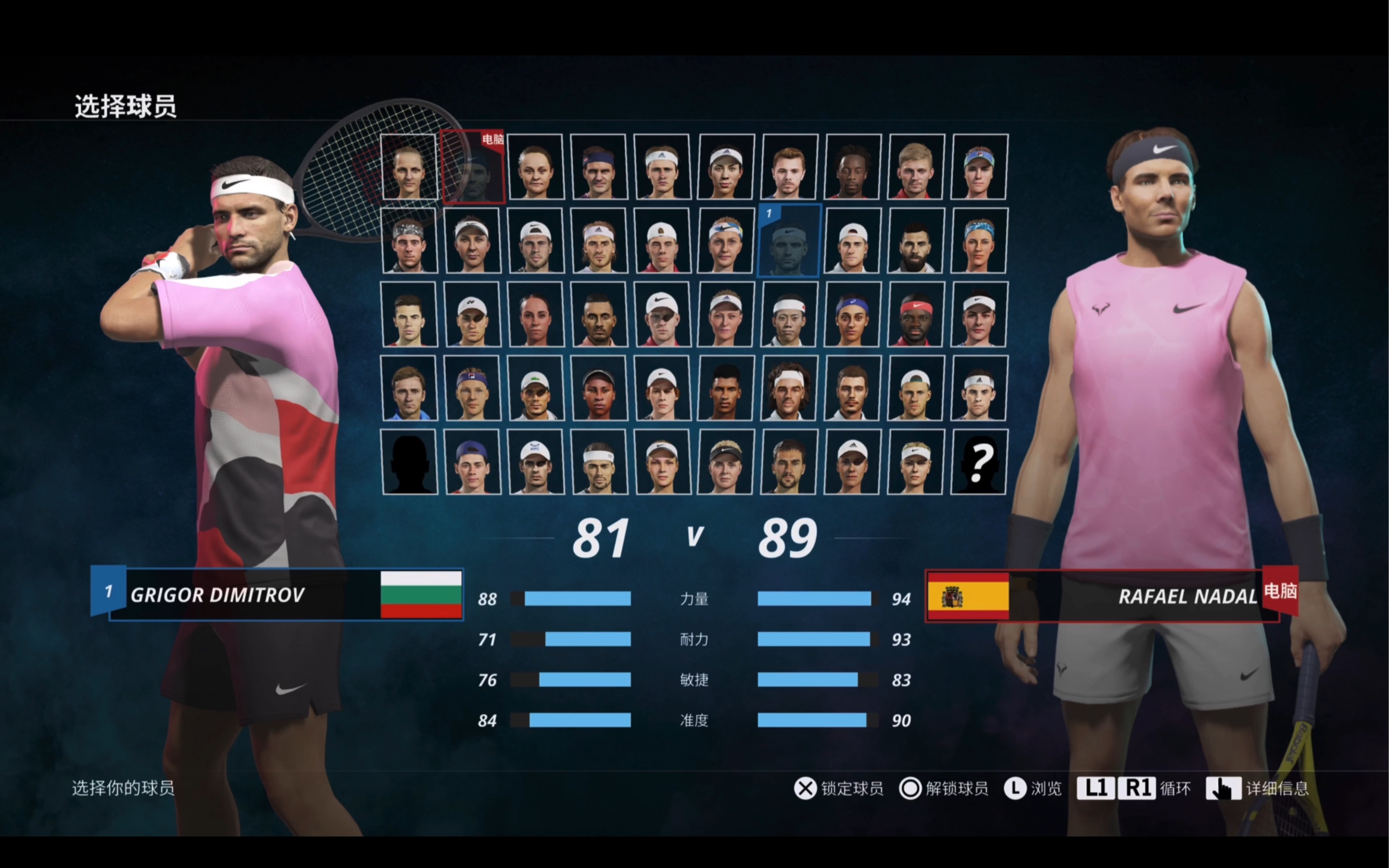
Task: Choose the player wearing a backwards blue cap
Action: (472, 461)
